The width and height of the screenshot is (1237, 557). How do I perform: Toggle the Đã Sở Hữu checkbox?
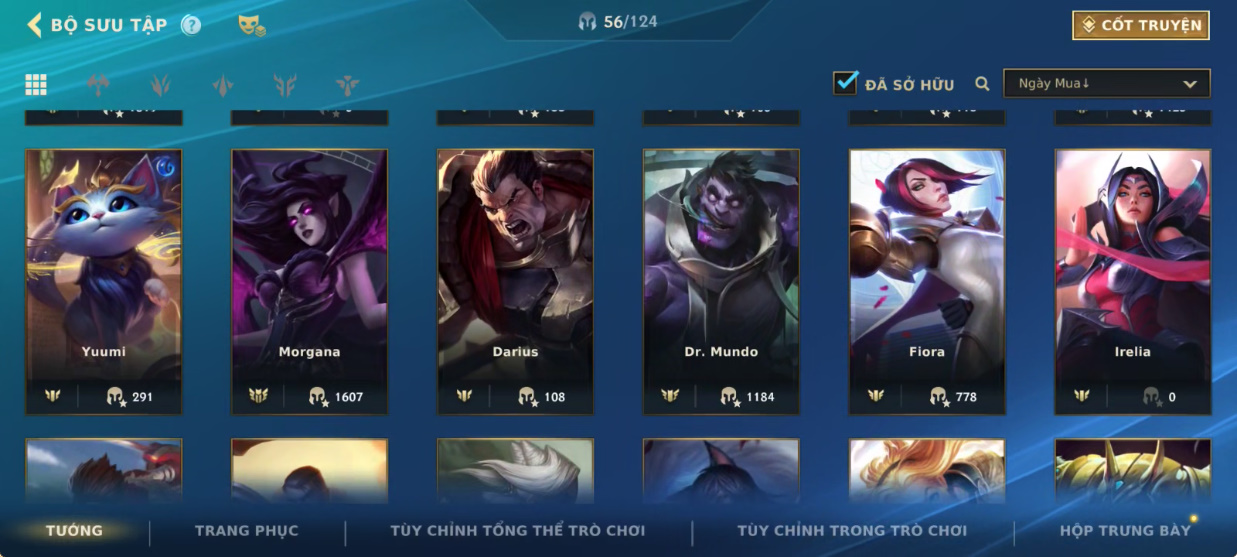(x=846, y=83)
